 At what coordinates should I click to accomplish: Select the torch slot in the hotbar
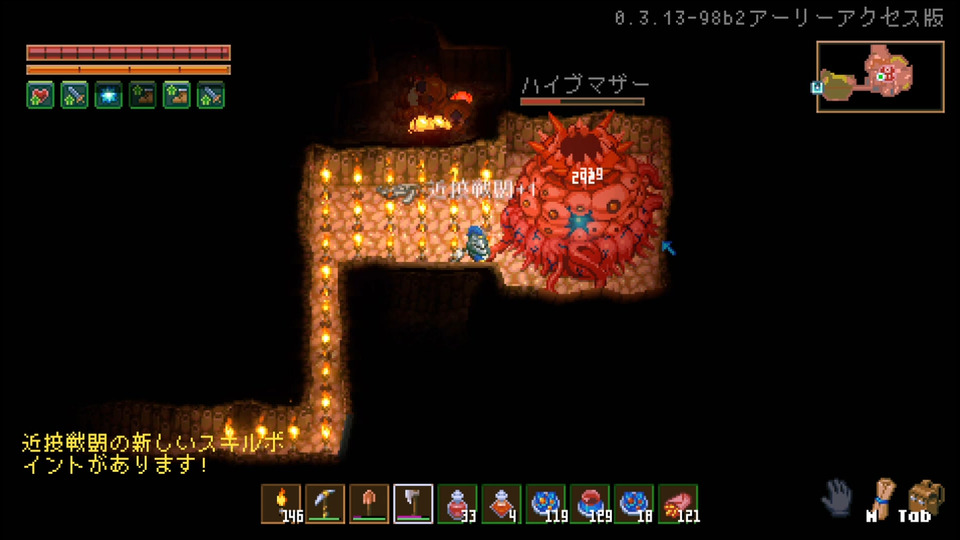coord(281,503)
